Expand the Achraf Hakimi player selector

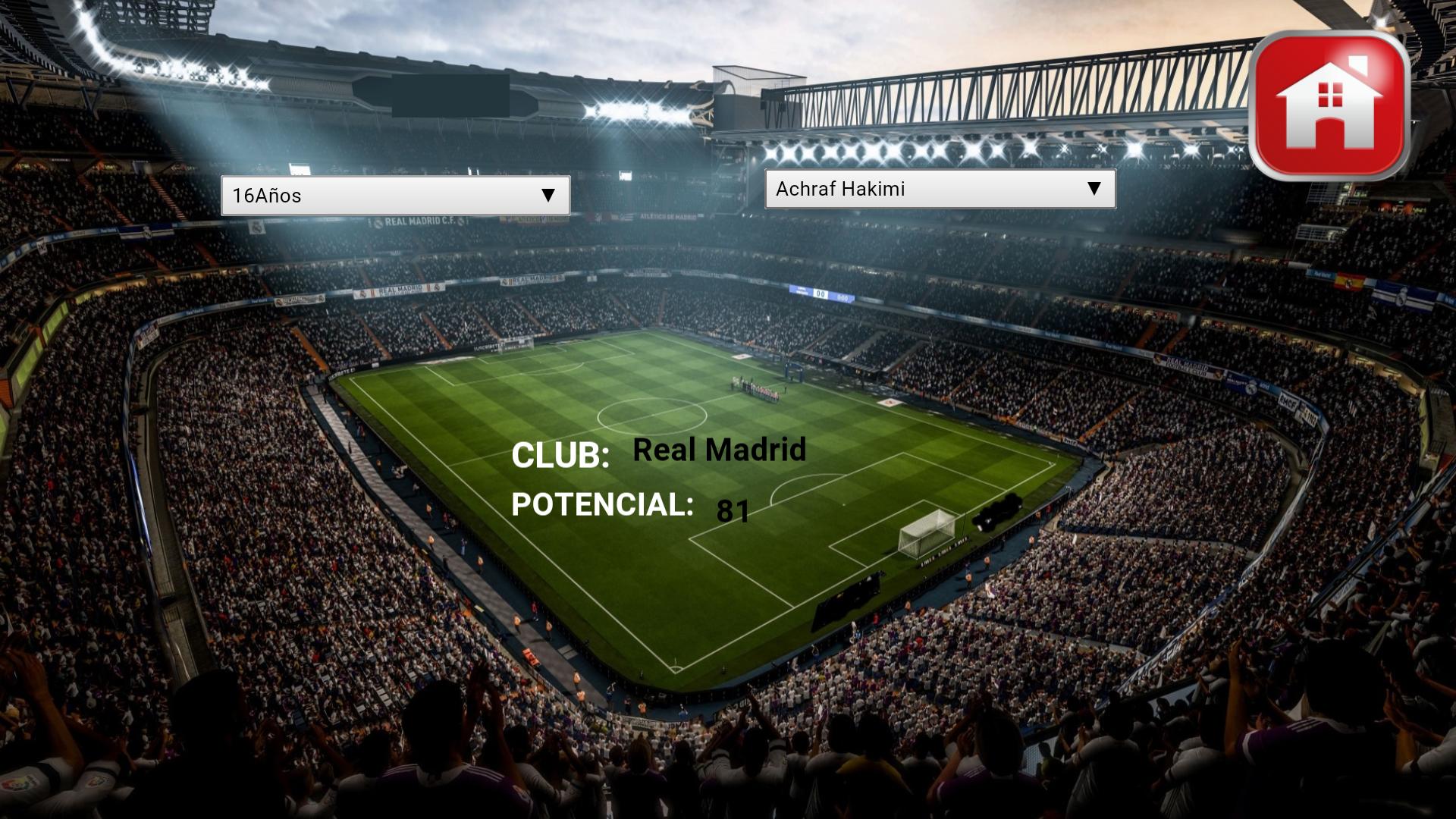tap(940, 190)
